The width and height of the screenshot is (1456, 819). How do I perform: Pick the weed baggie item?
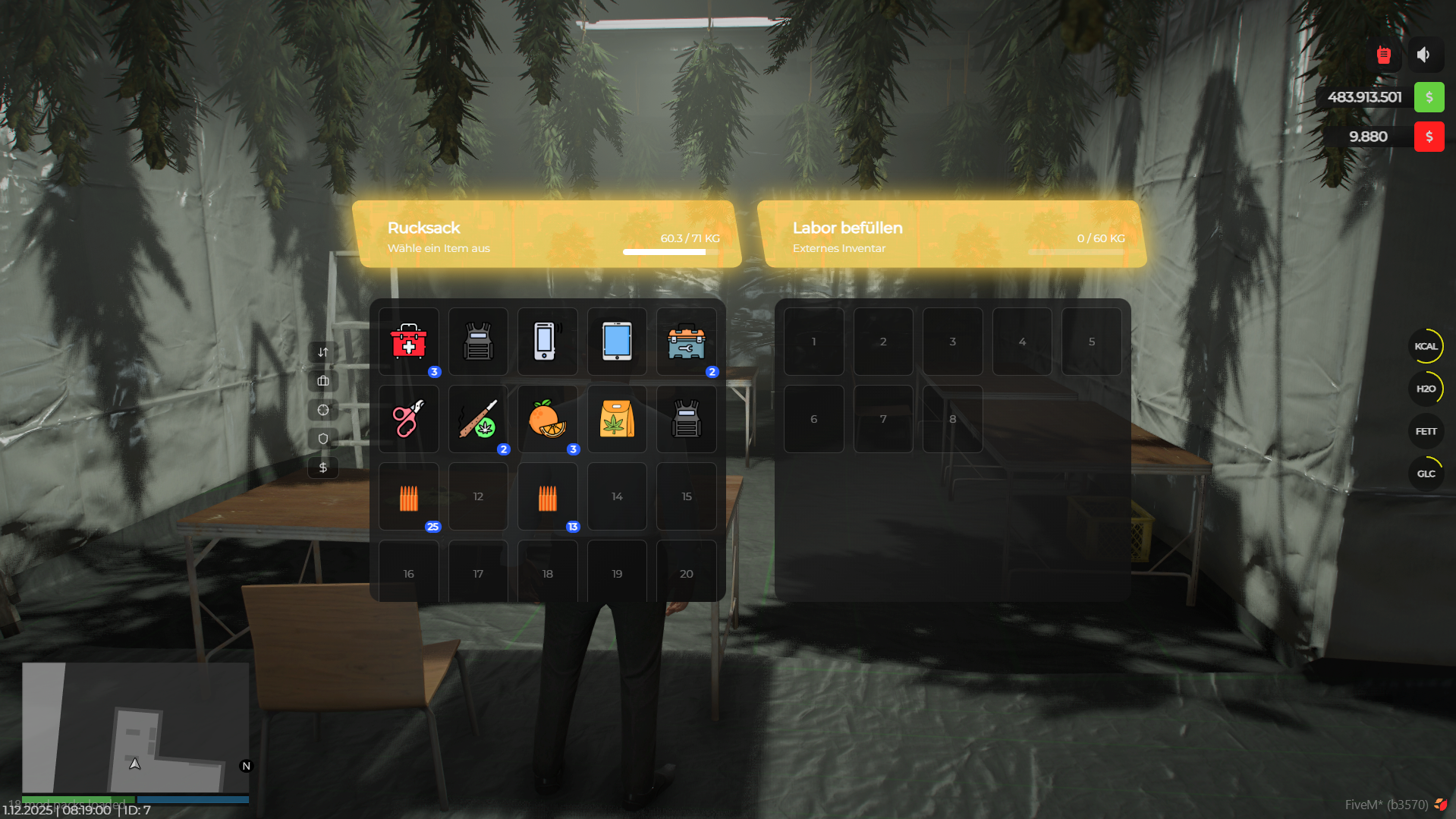616,419
